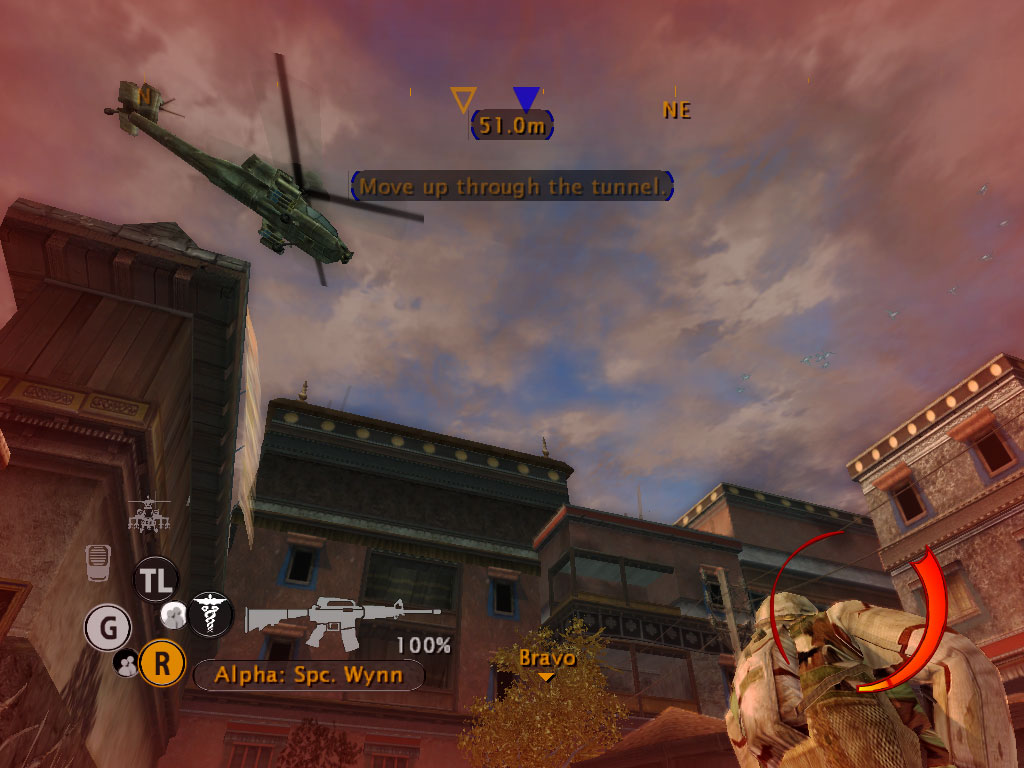Click the objective text Move up through the tunnel
This screenshot has width=1024, height=768.
(511, 186)
